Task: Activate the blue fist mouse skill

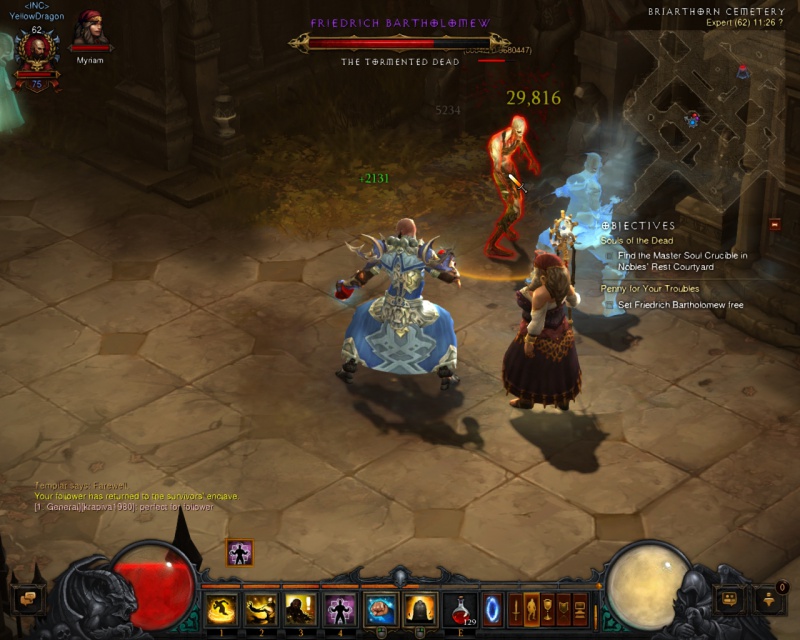Action: [381, 608]
